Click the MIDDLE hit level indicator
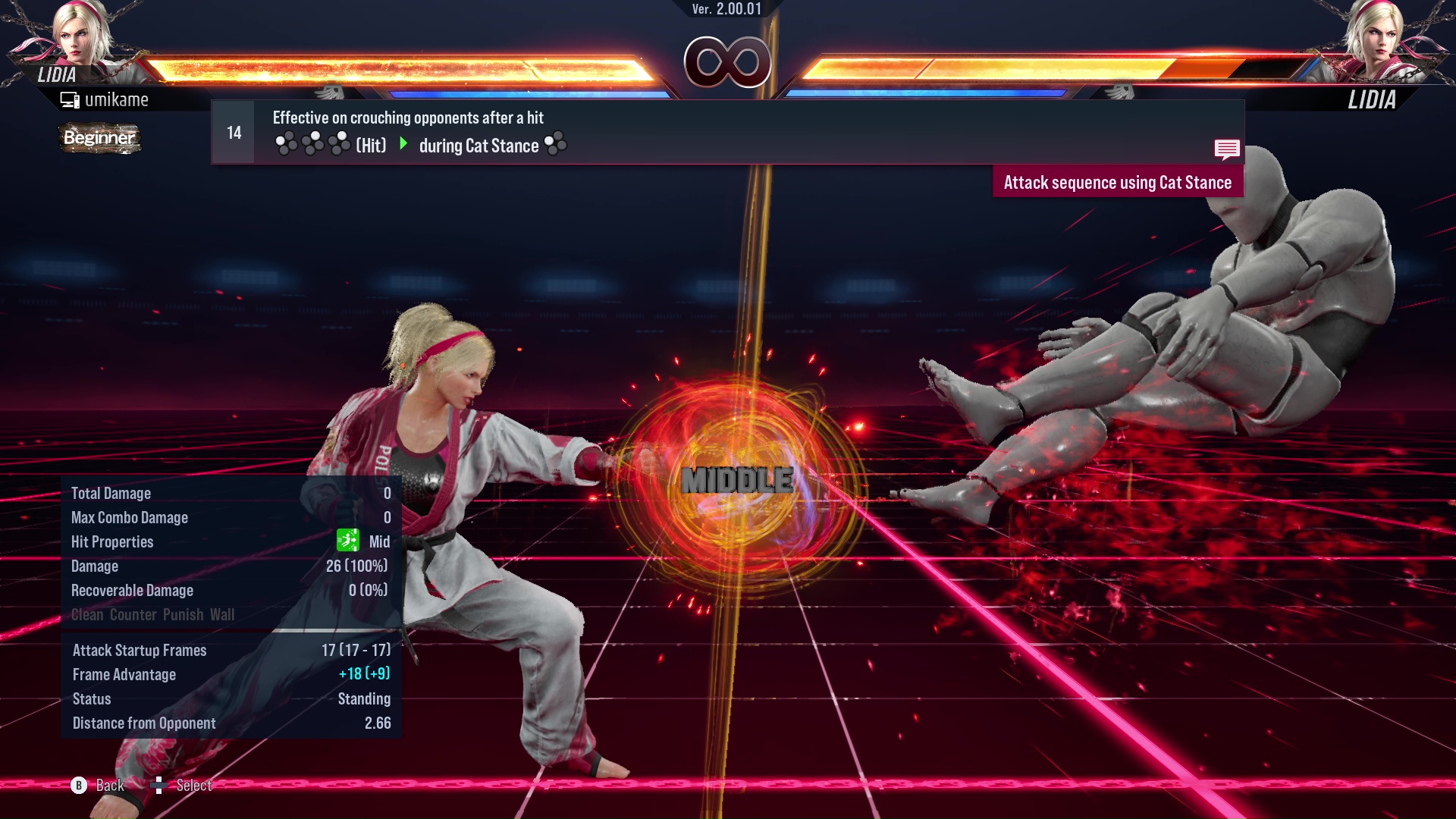The width and height of the screenshot is (1456, 819). 735,478
